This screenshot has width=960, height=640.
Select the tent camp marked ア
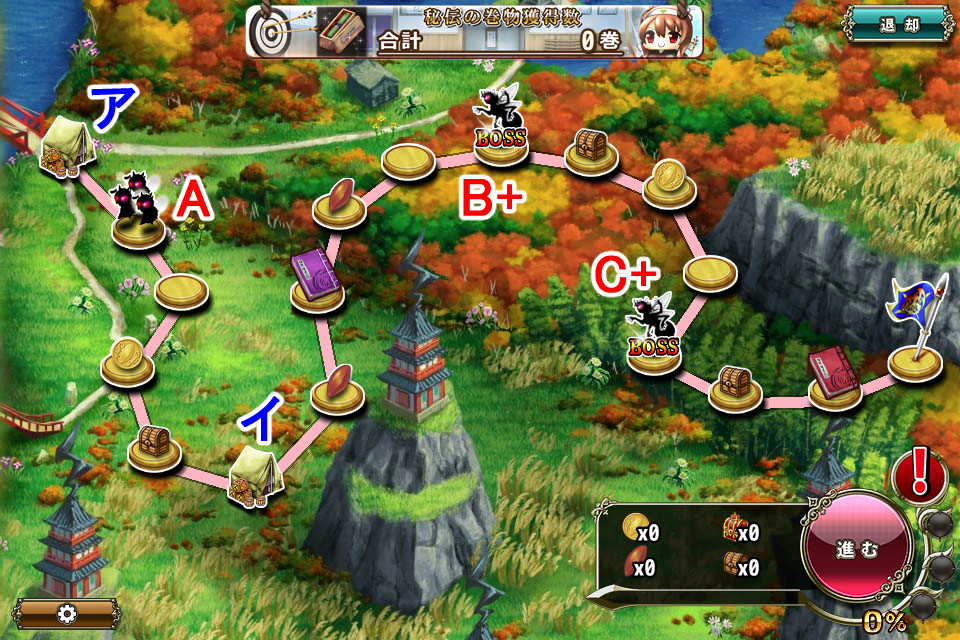point(65,145)
